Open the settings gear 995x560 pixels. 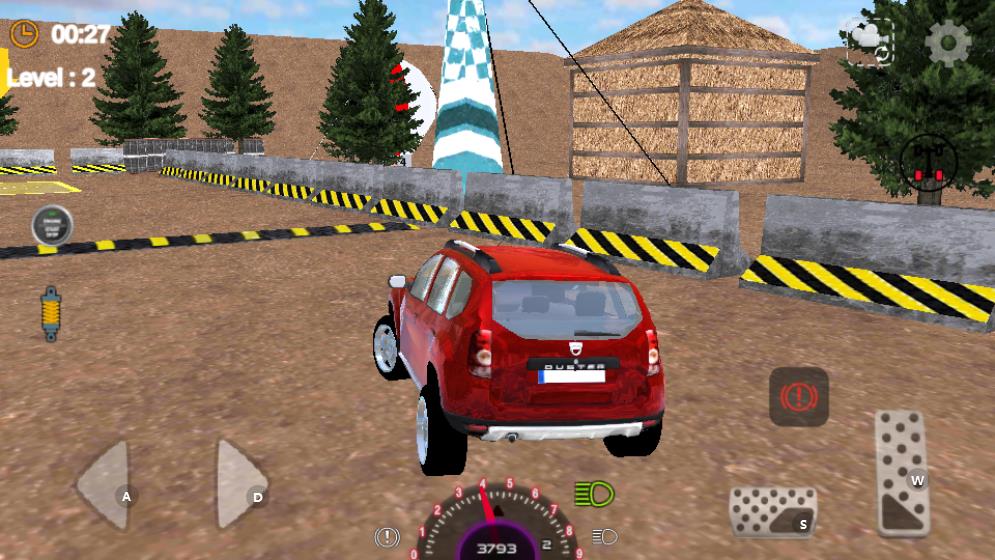pyautogui.click(x=948, y=43)
